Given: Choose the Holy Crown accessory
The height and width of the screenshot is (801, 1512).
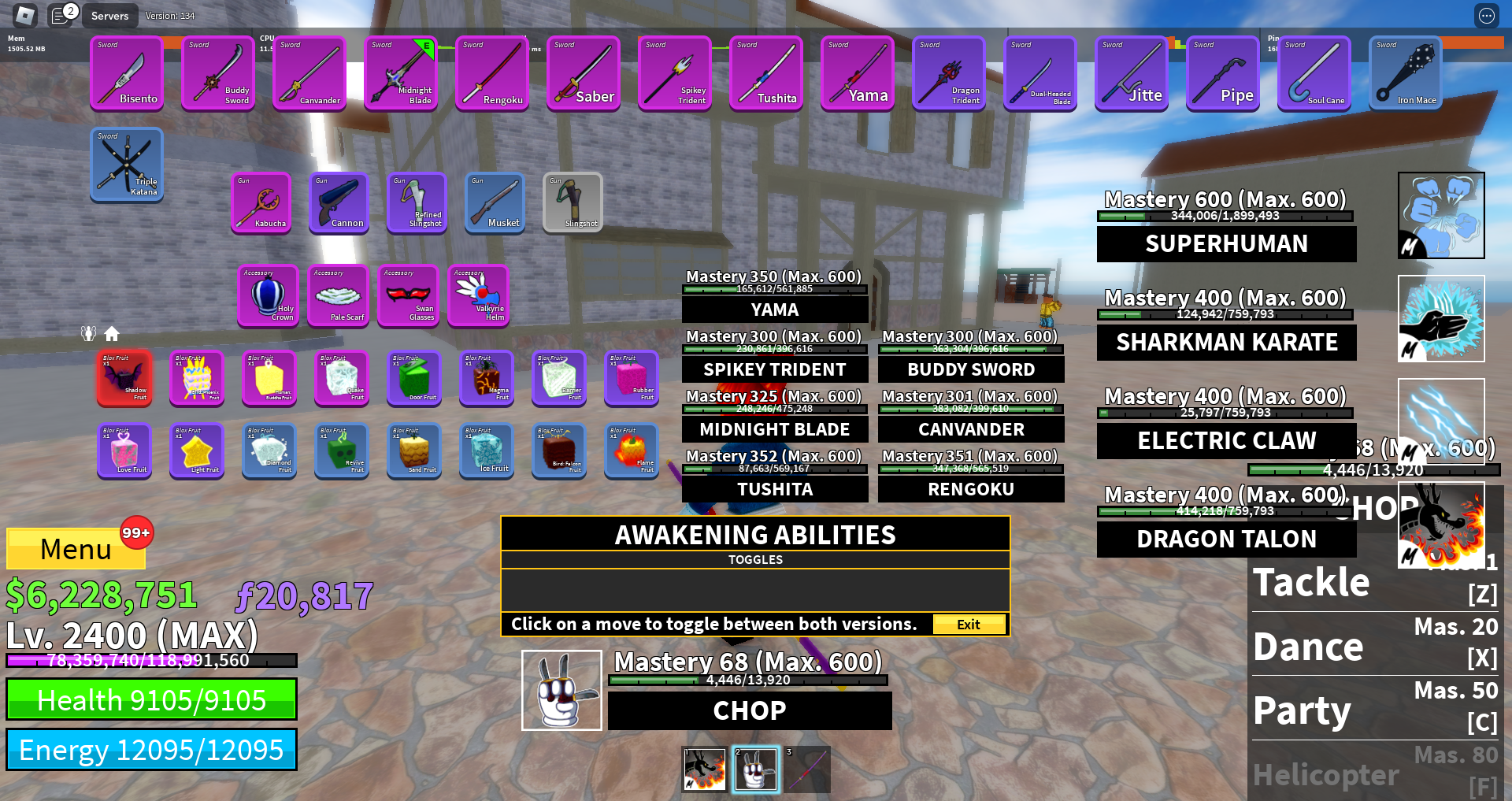Looking at the screenshot, I should (x=269, y=295).
